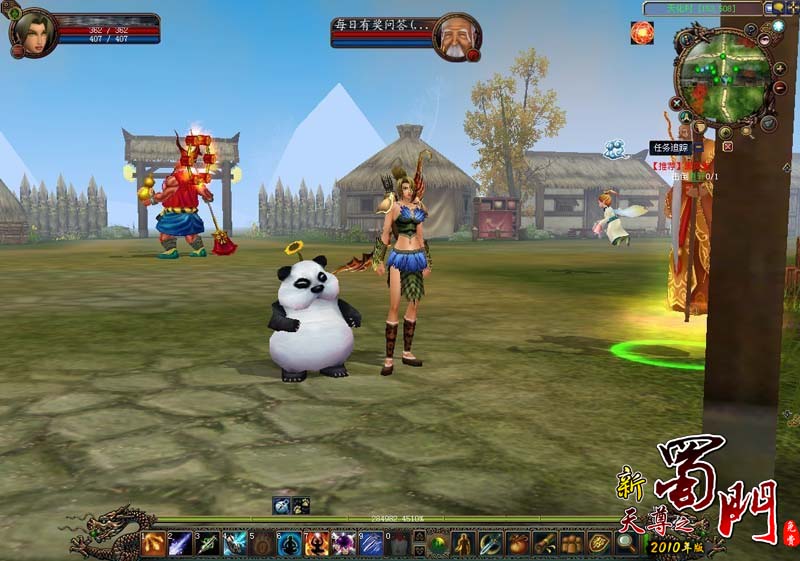Select the old man target portrait
The image size is (800, 561).
click(x=456, y=37)
